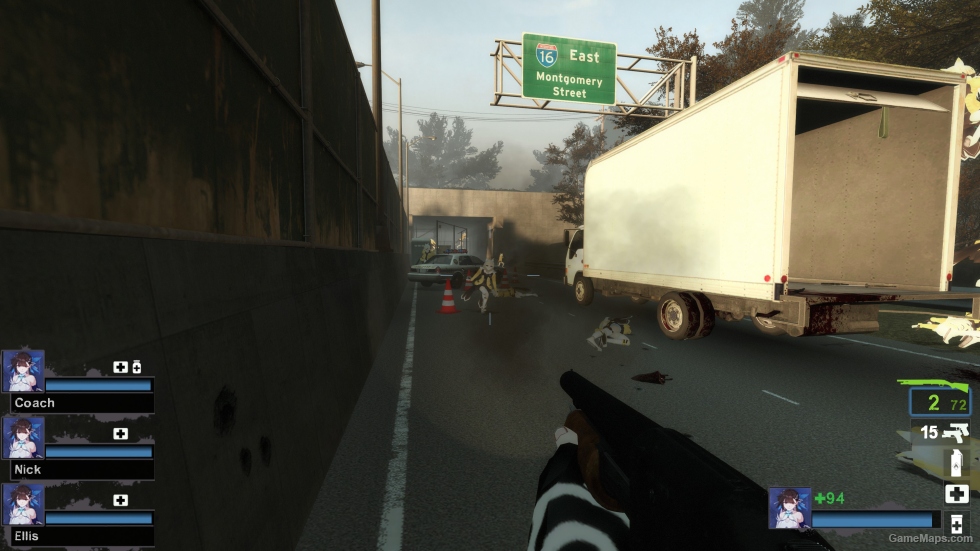Click Nick's first aid kit indicator
980x551 pixels.
(120, 433)
